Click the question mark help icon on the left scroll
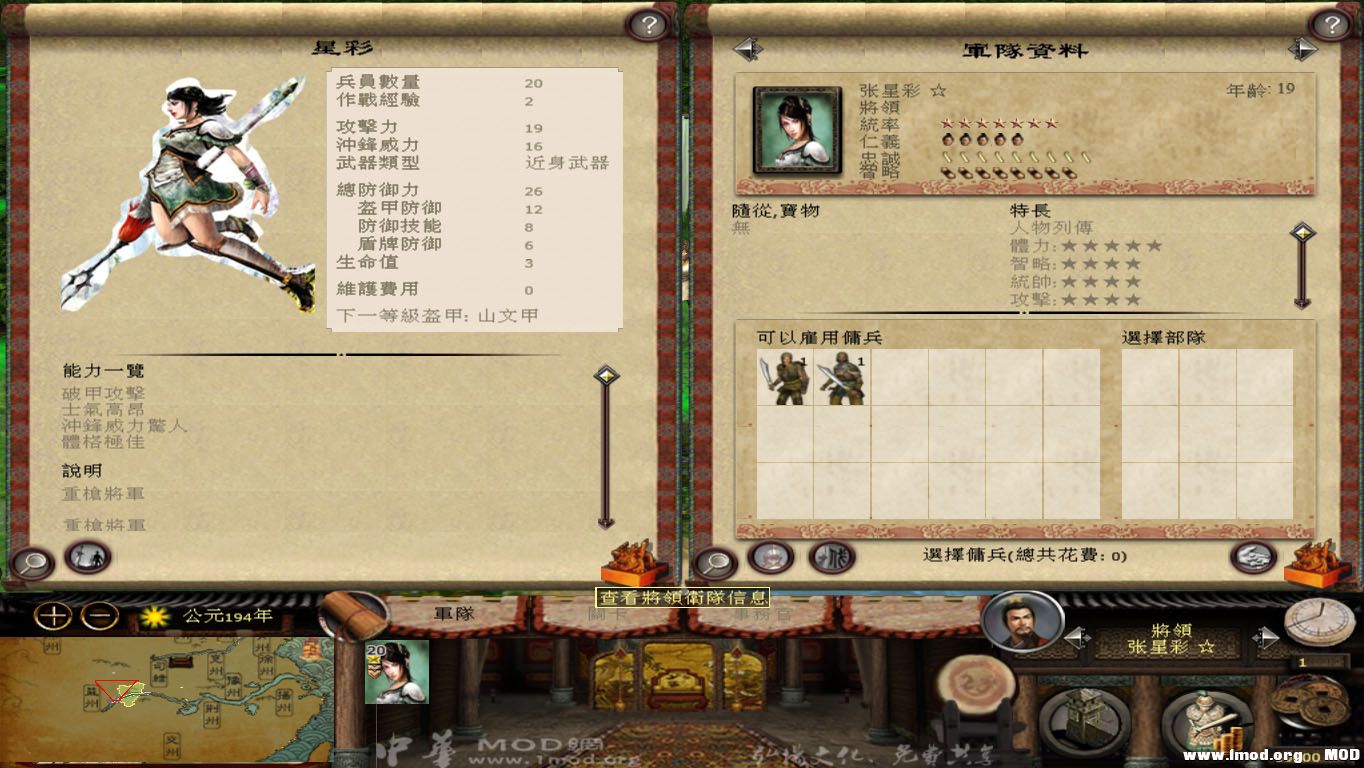Viewport: 1364px width, 768px height. click(650, 25)
